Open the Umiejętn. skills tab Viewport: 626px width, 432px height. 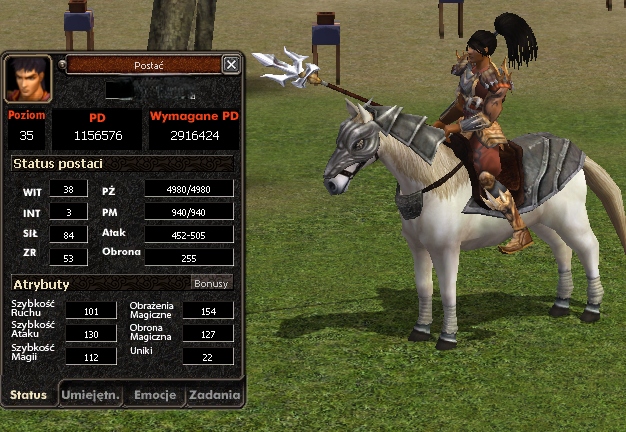point(91,395)
